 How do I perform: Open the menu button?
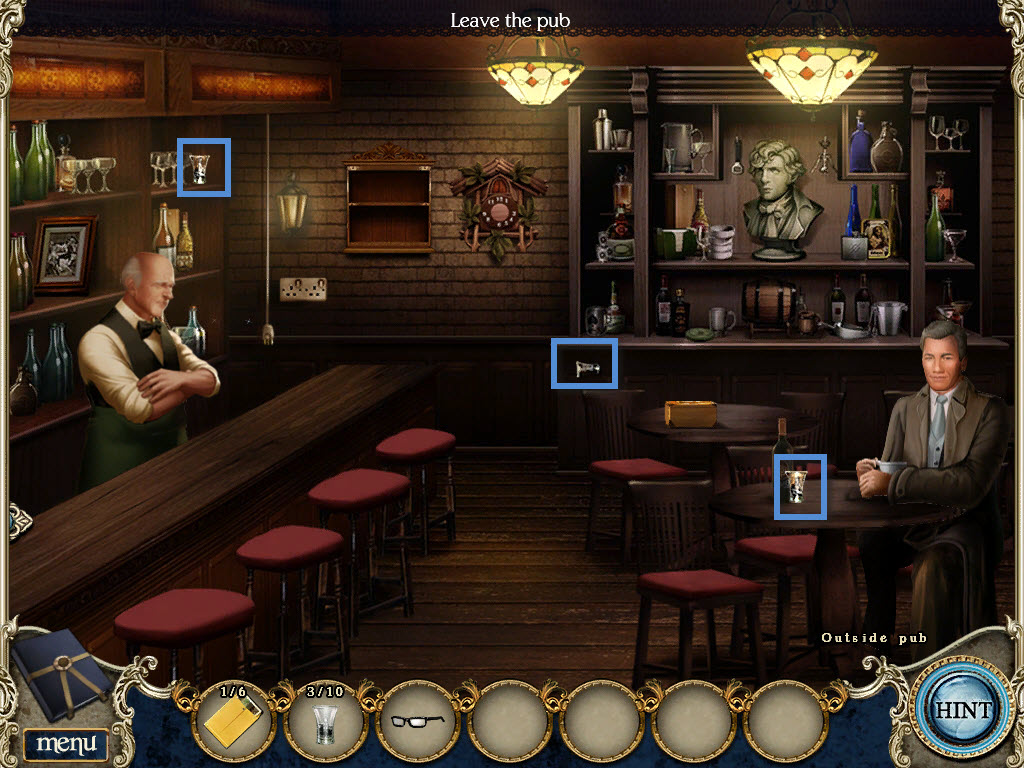click(66, 743)
